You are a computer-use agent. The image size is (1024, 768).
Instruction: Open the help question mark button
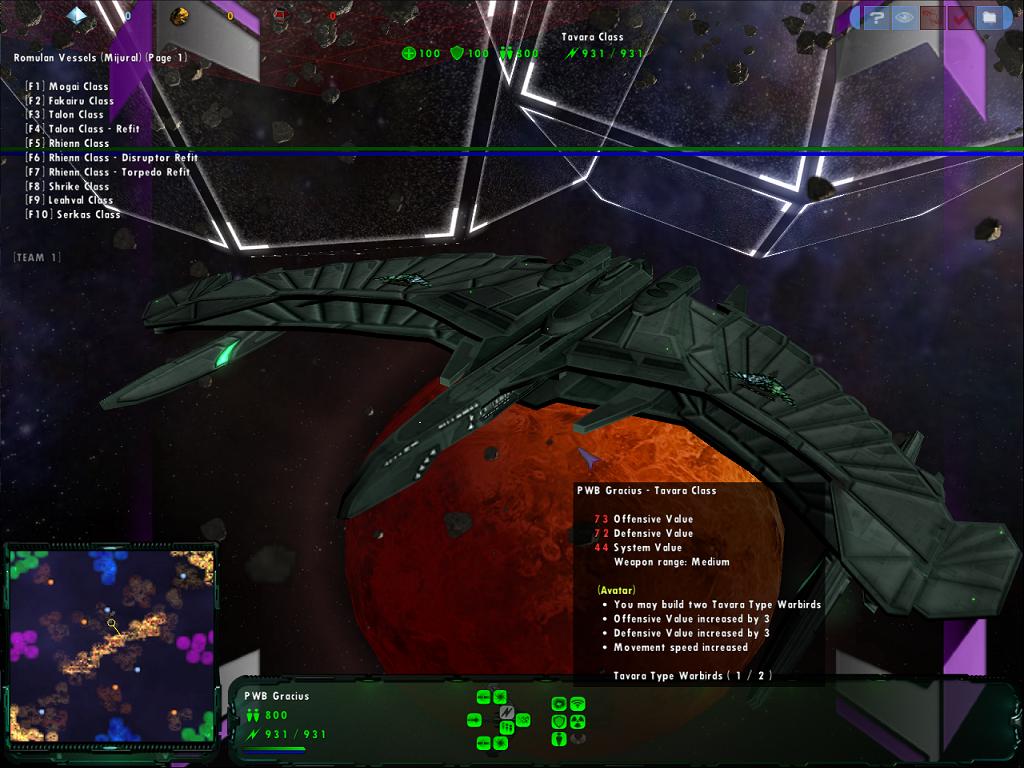(877, 17)
